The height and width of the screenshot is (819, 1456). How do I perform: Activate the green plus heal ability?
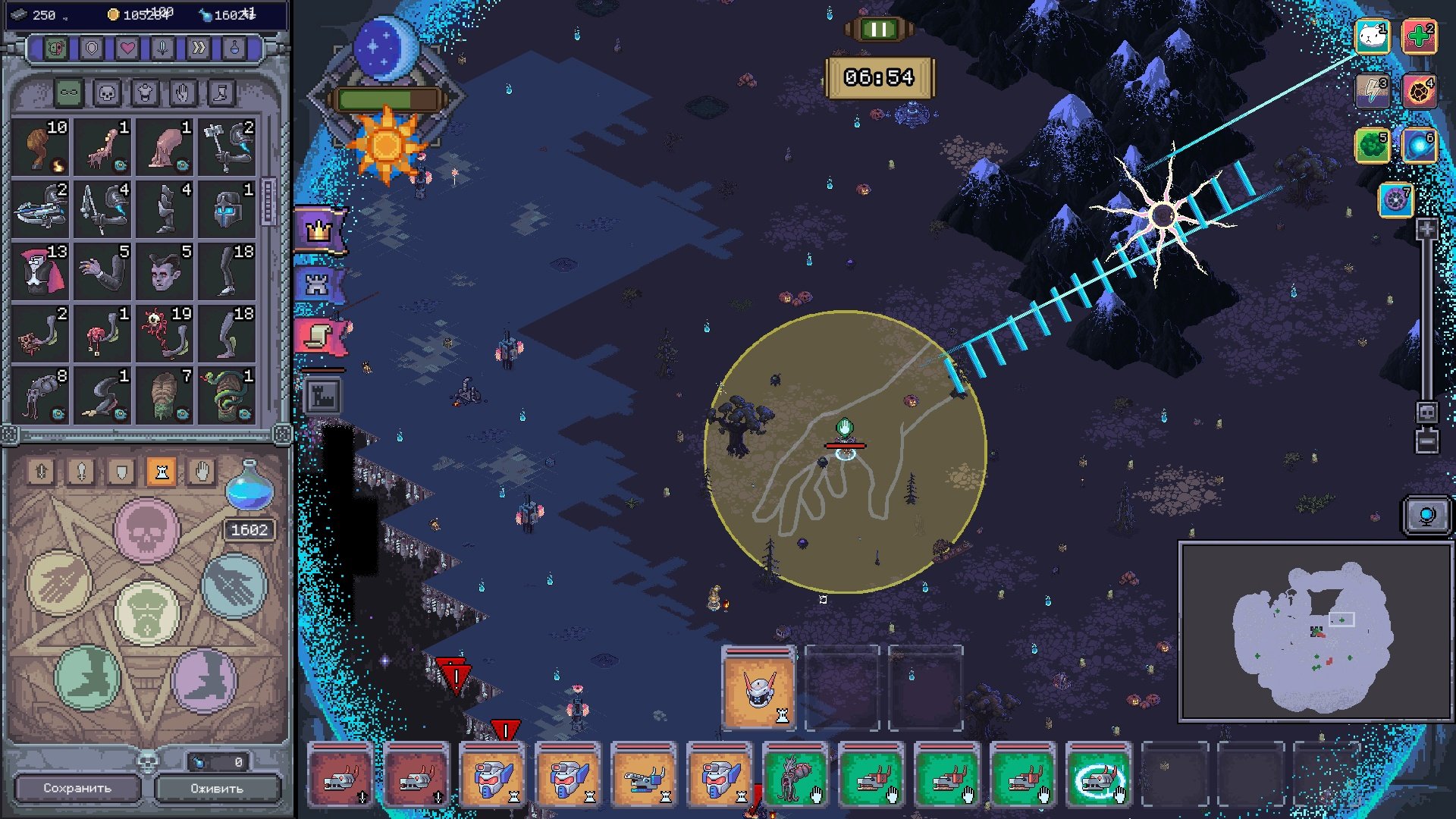click(x=1419, y=36)
